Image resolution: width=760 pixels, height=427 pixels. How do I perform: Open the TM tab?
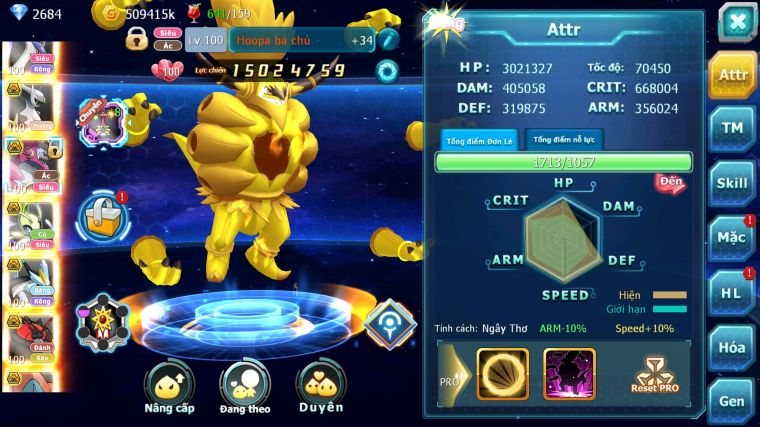point(732,128)
